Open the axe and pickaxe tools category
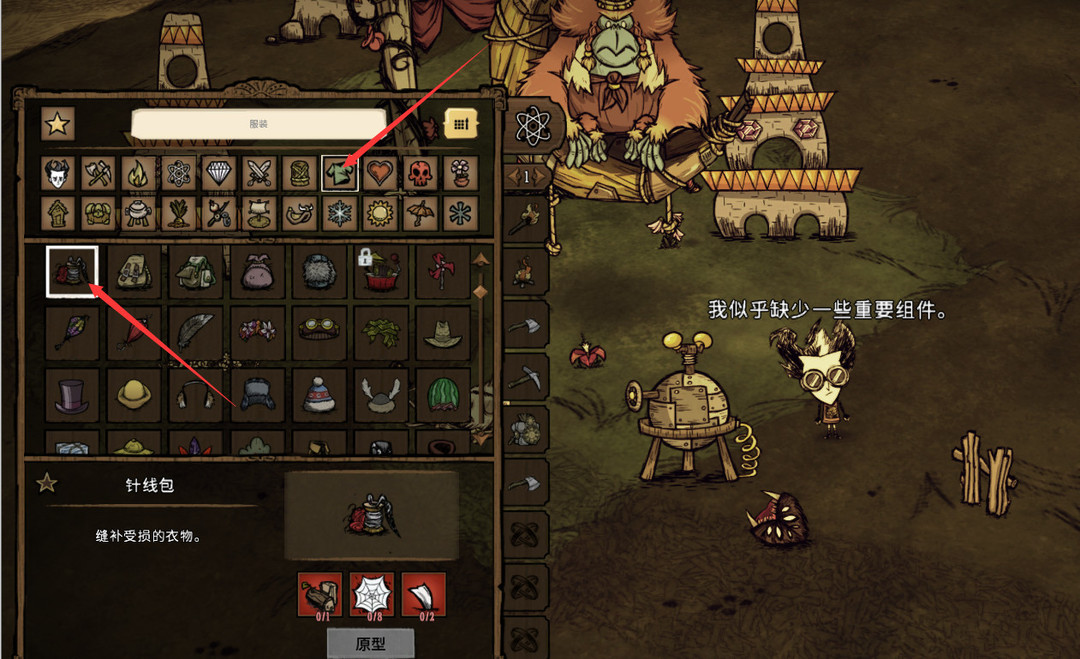 tap(99, 174)
